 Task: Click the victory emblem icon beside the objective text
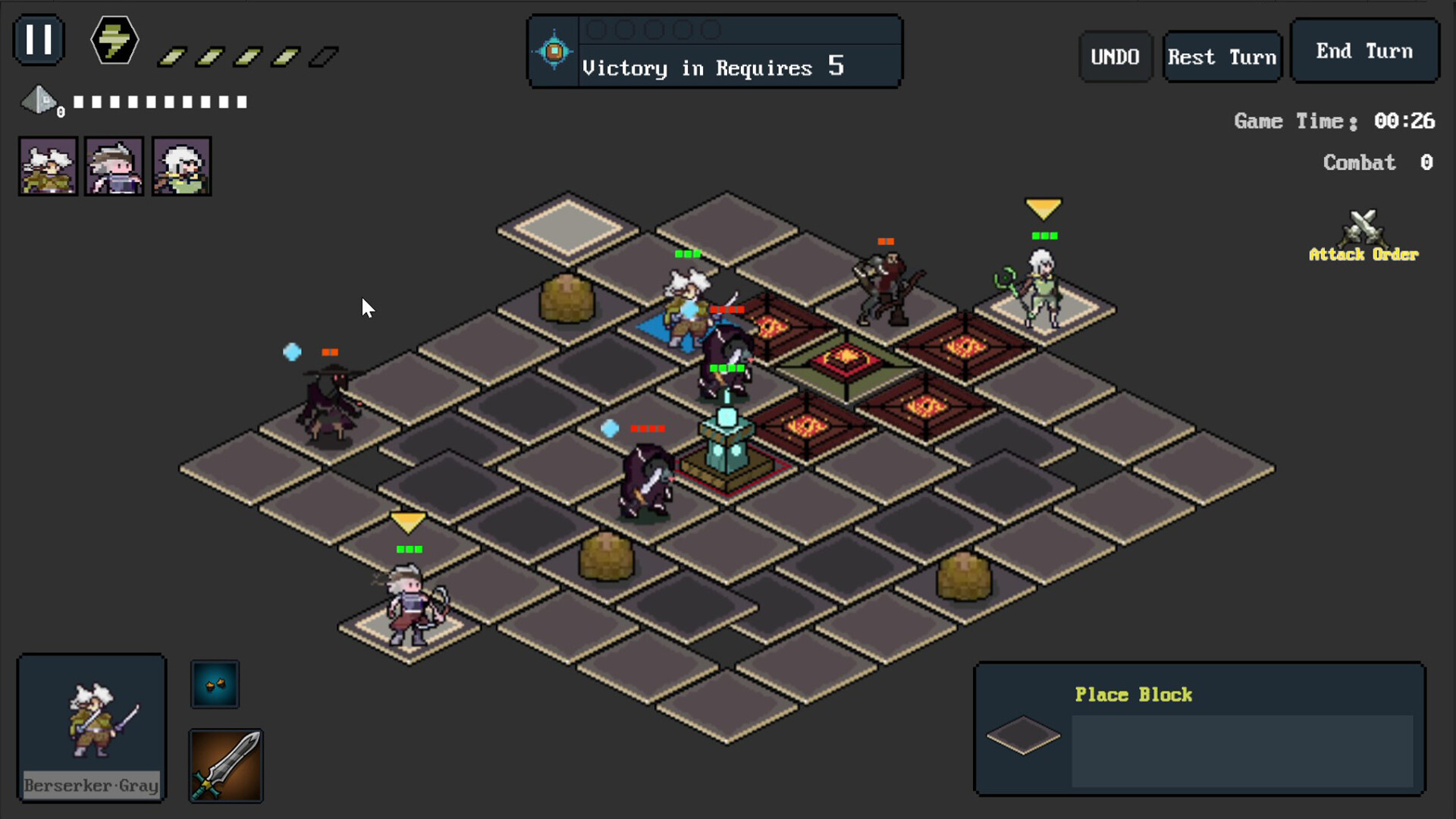coord(554,50)
